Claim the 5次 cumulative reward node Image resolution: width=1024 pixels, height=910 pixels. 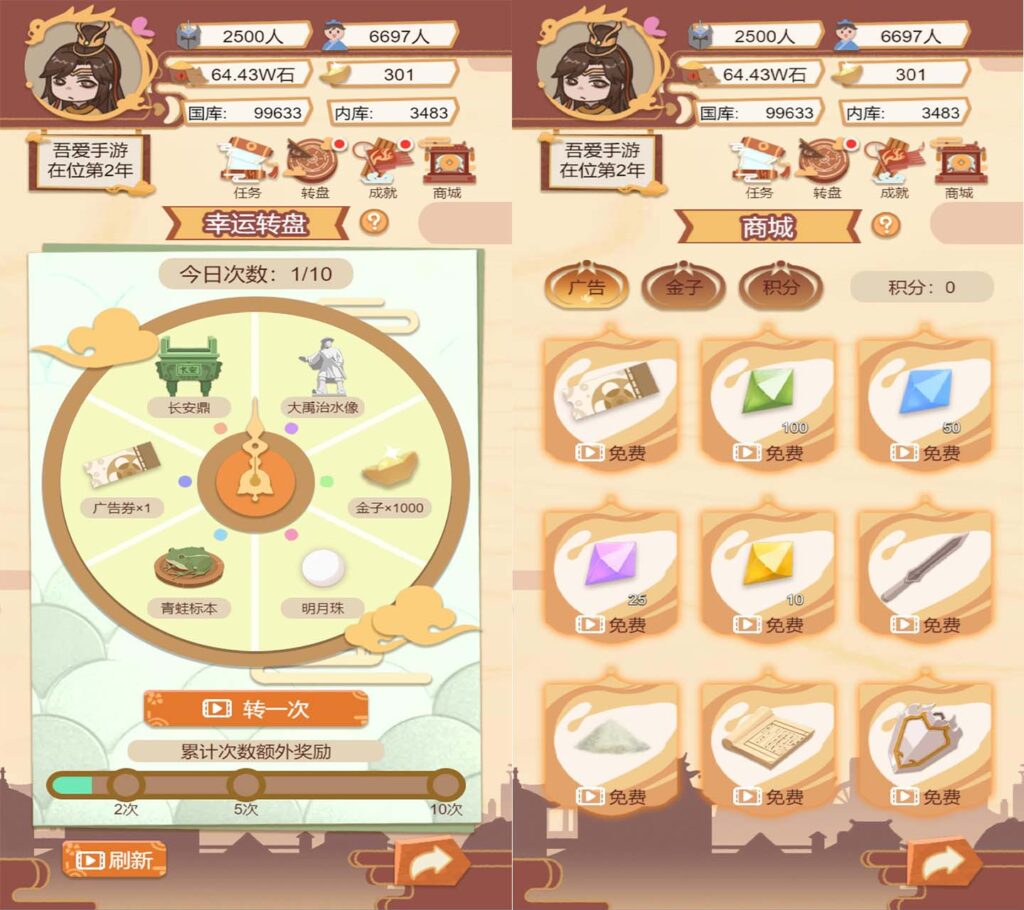[245, 785]
